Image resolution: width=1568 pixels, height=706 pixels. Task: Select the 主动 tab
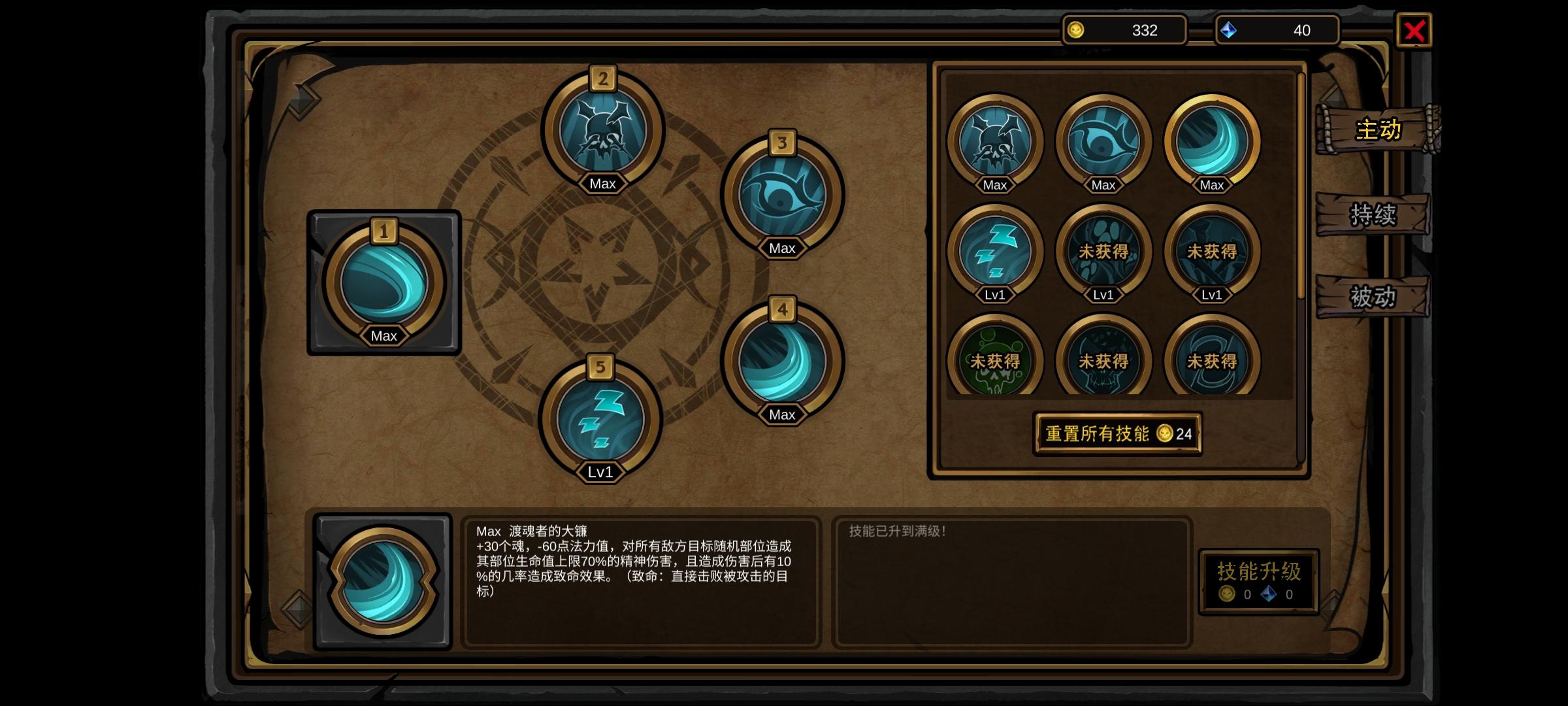pos(1377,131)
